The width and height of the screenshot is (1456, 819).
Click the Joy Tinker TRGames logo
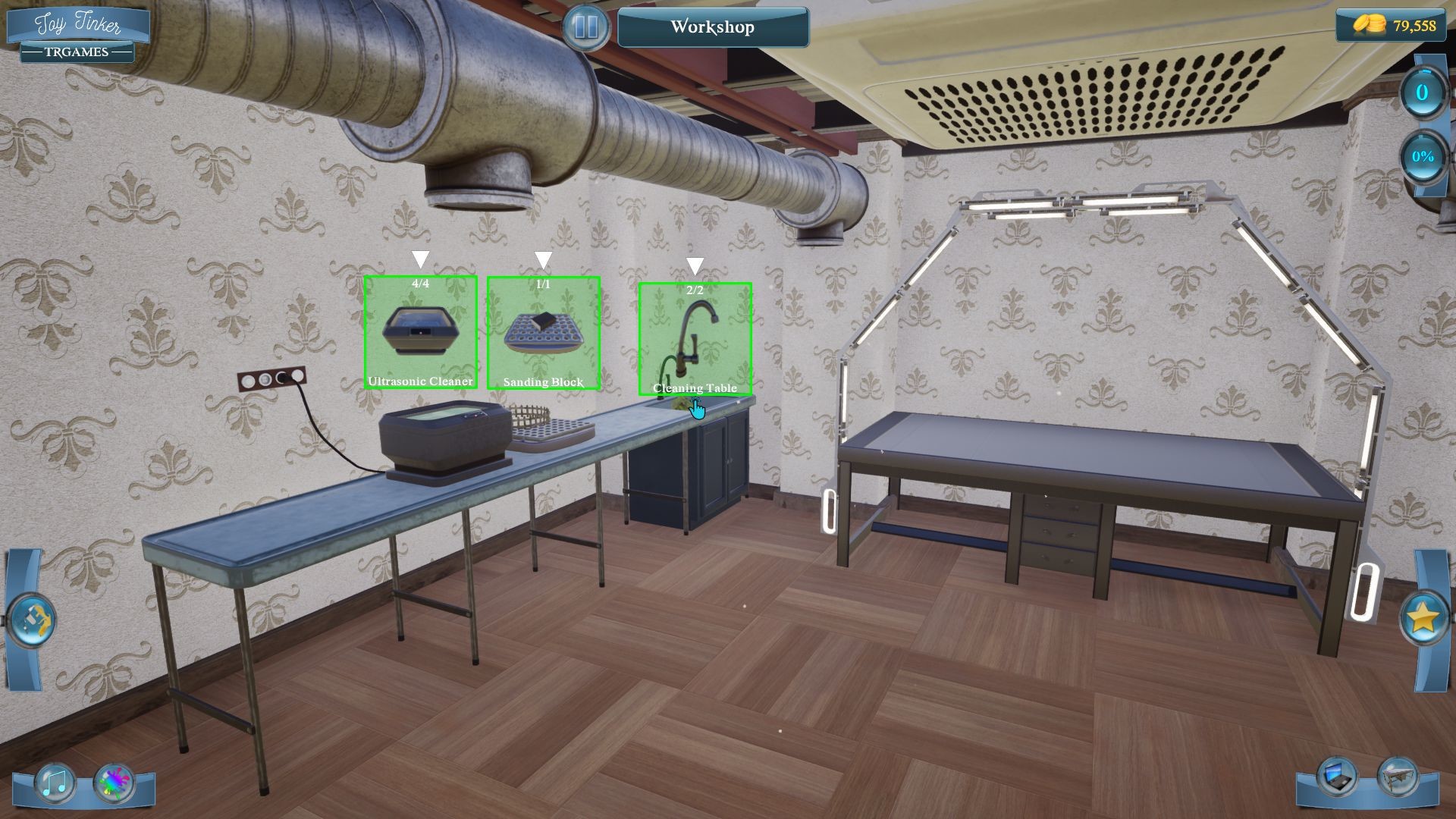click(76, 32)
